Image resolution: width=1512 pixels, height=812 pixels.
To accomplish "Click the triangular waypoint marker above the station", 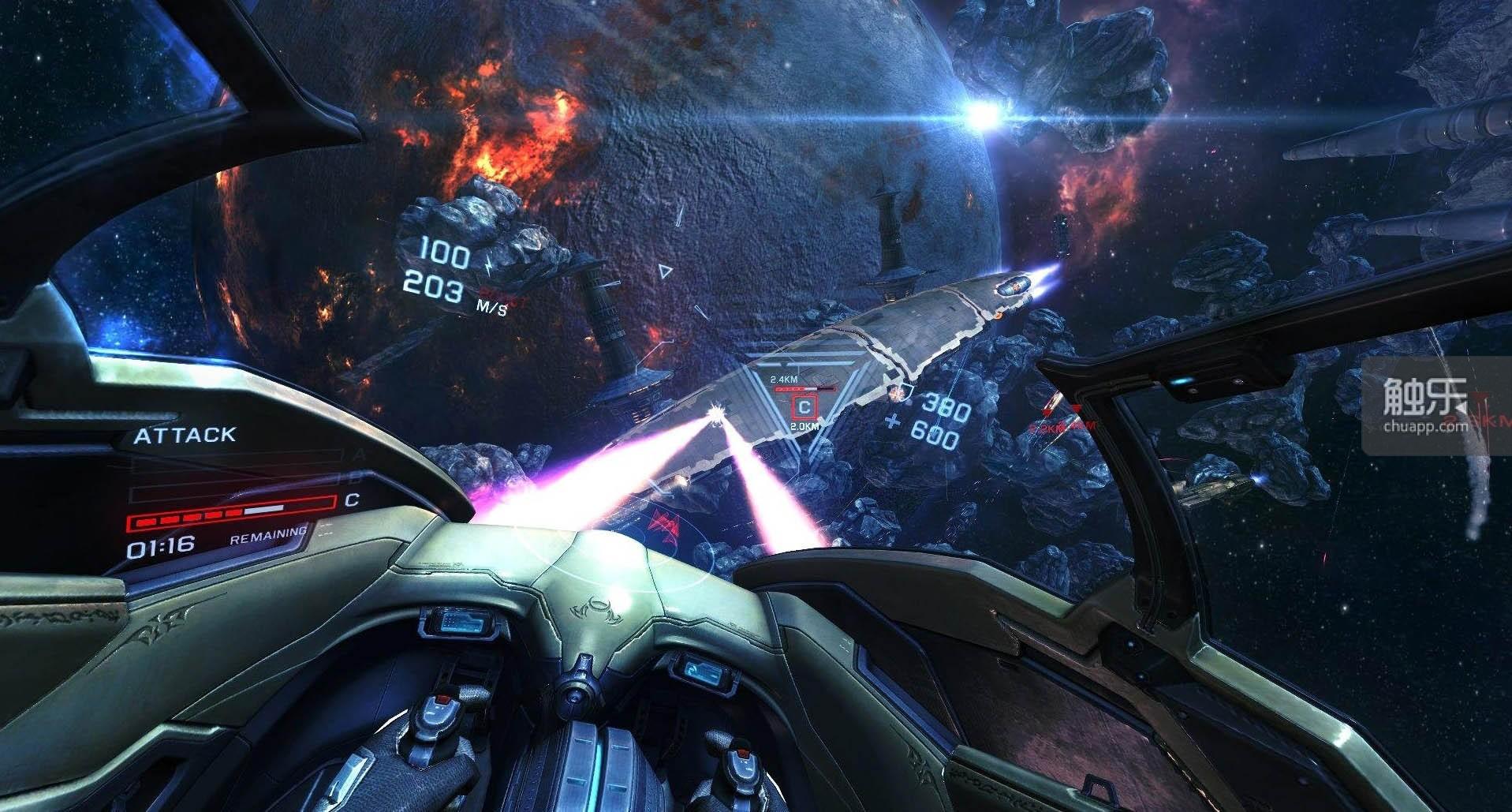I will pyautogui.click(x=666, y=271).
